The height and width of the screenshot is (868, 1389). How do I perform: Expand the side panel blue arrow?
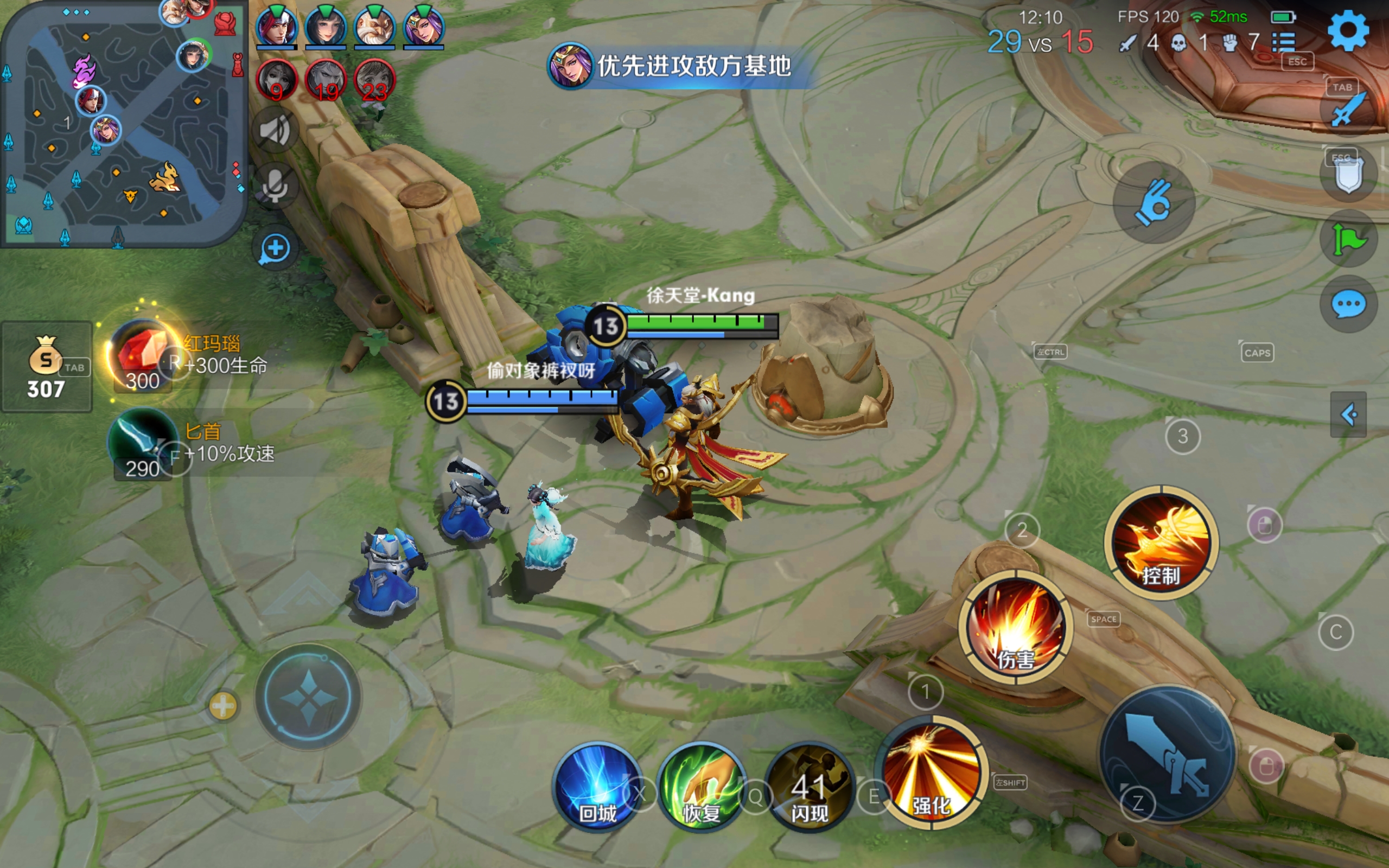(x=1348, y=414)
